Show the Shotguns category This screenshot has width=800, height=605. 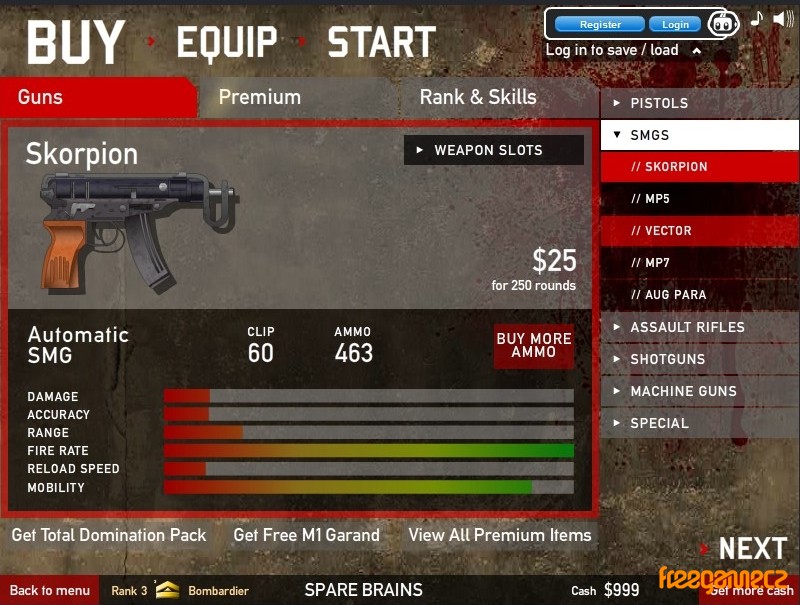[x=699, y=359]
